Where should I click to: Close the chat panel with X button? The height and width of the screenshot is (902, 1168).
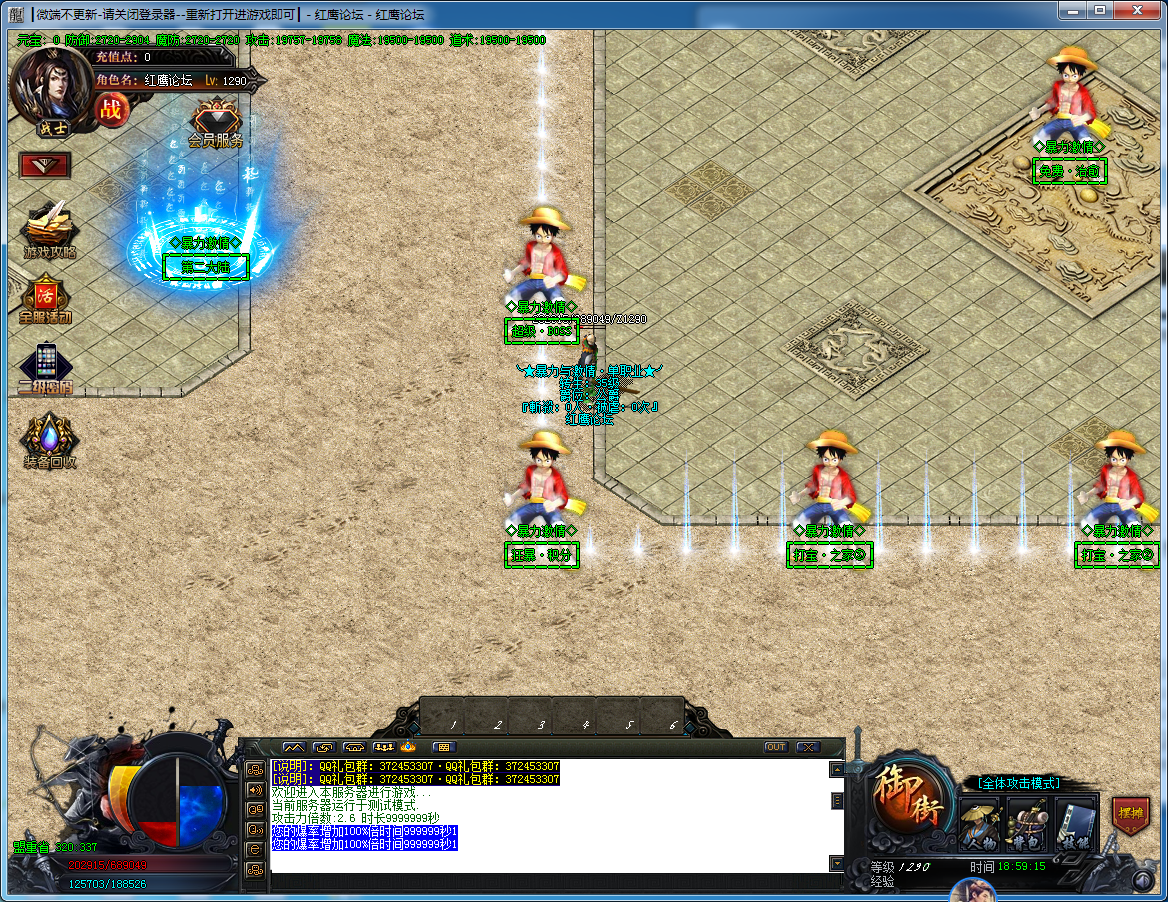(808, 747)
